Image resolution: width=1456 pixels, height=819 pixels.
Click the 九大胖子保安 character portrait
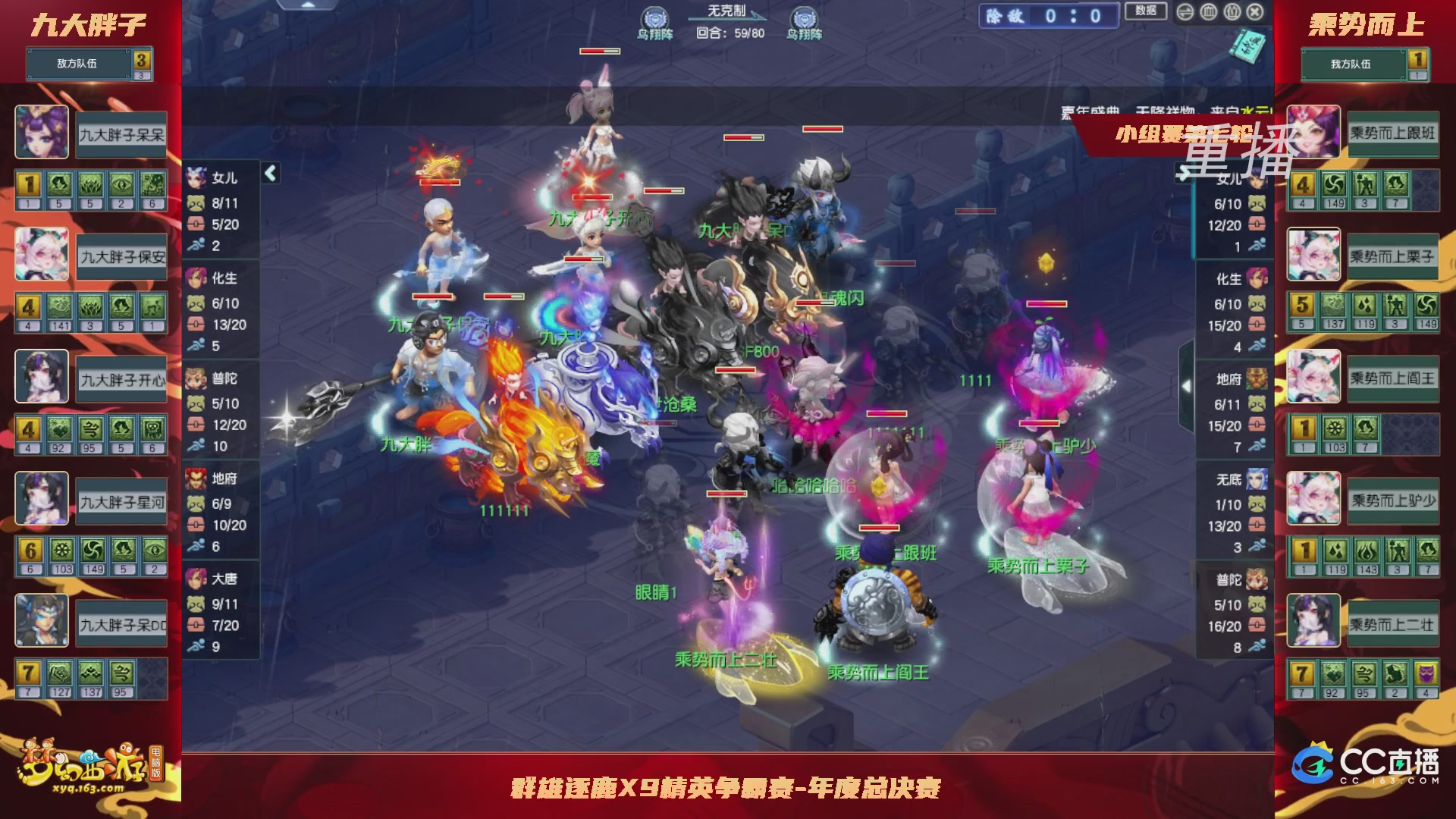point(42,254)
